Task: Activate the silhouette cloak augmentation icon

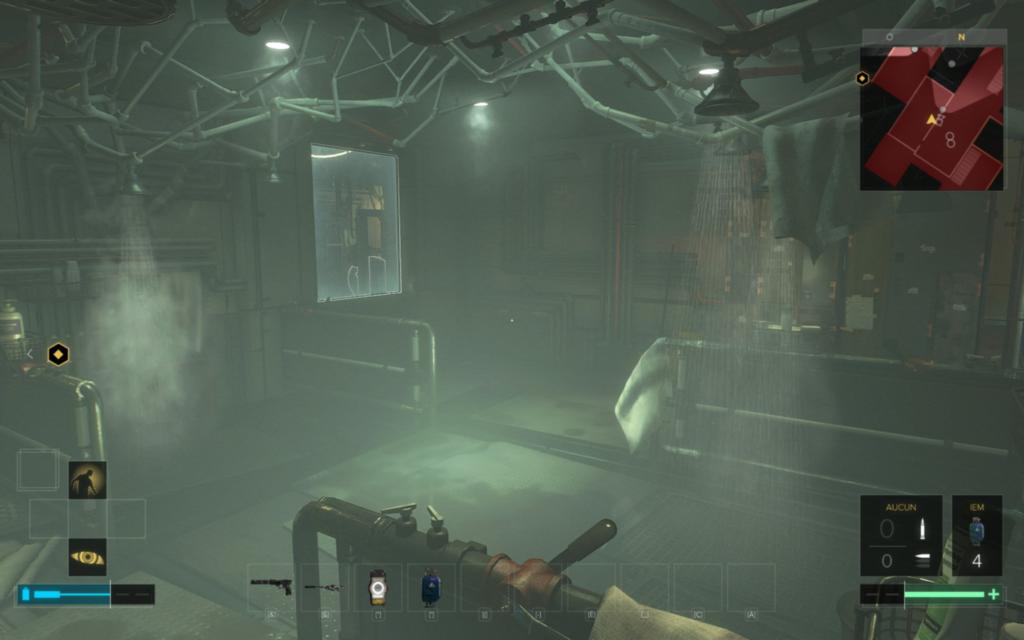Action: 87,480
